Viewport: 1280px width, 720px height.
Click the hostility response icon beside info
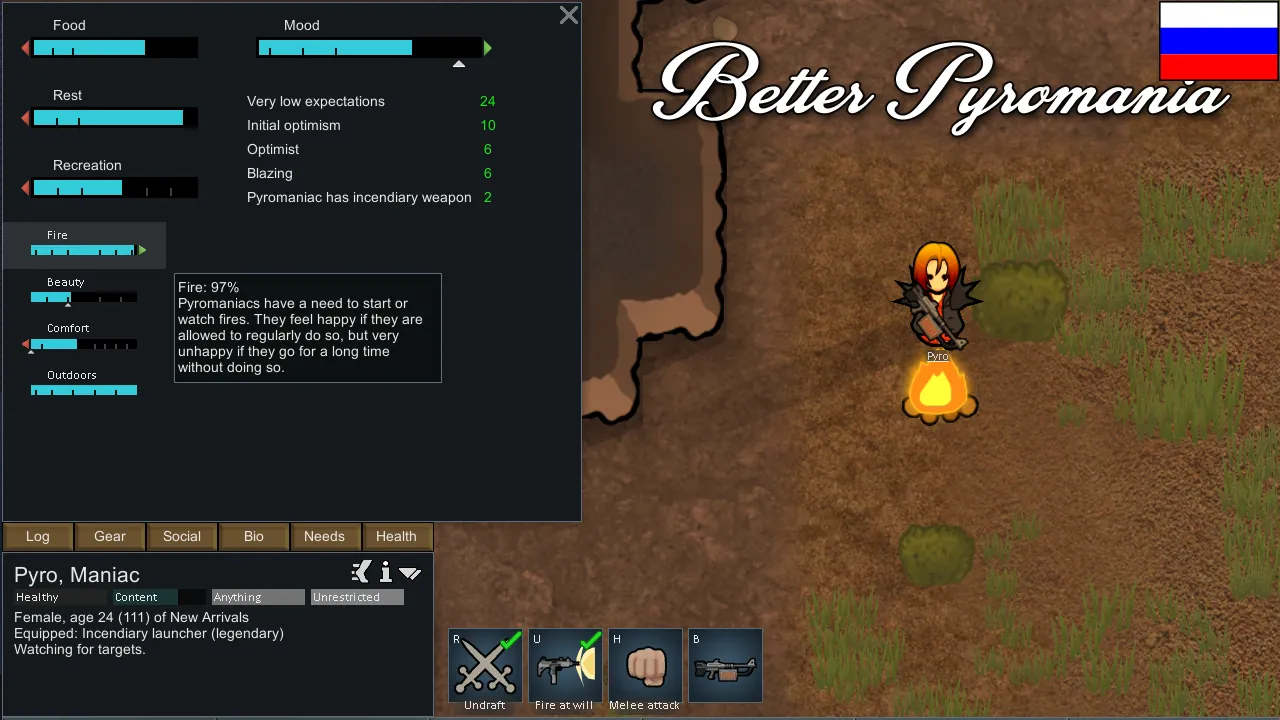point(362,572)
